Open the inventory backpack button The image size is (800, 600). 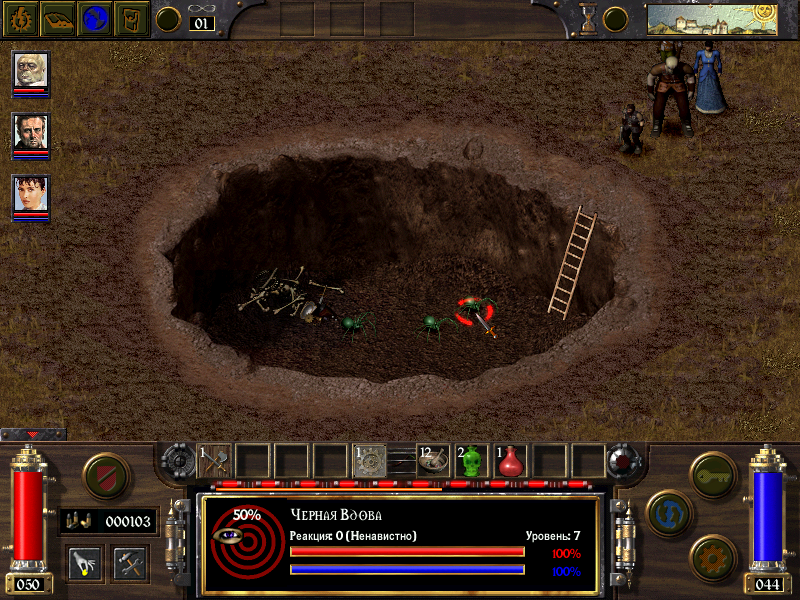pos(132,18)
